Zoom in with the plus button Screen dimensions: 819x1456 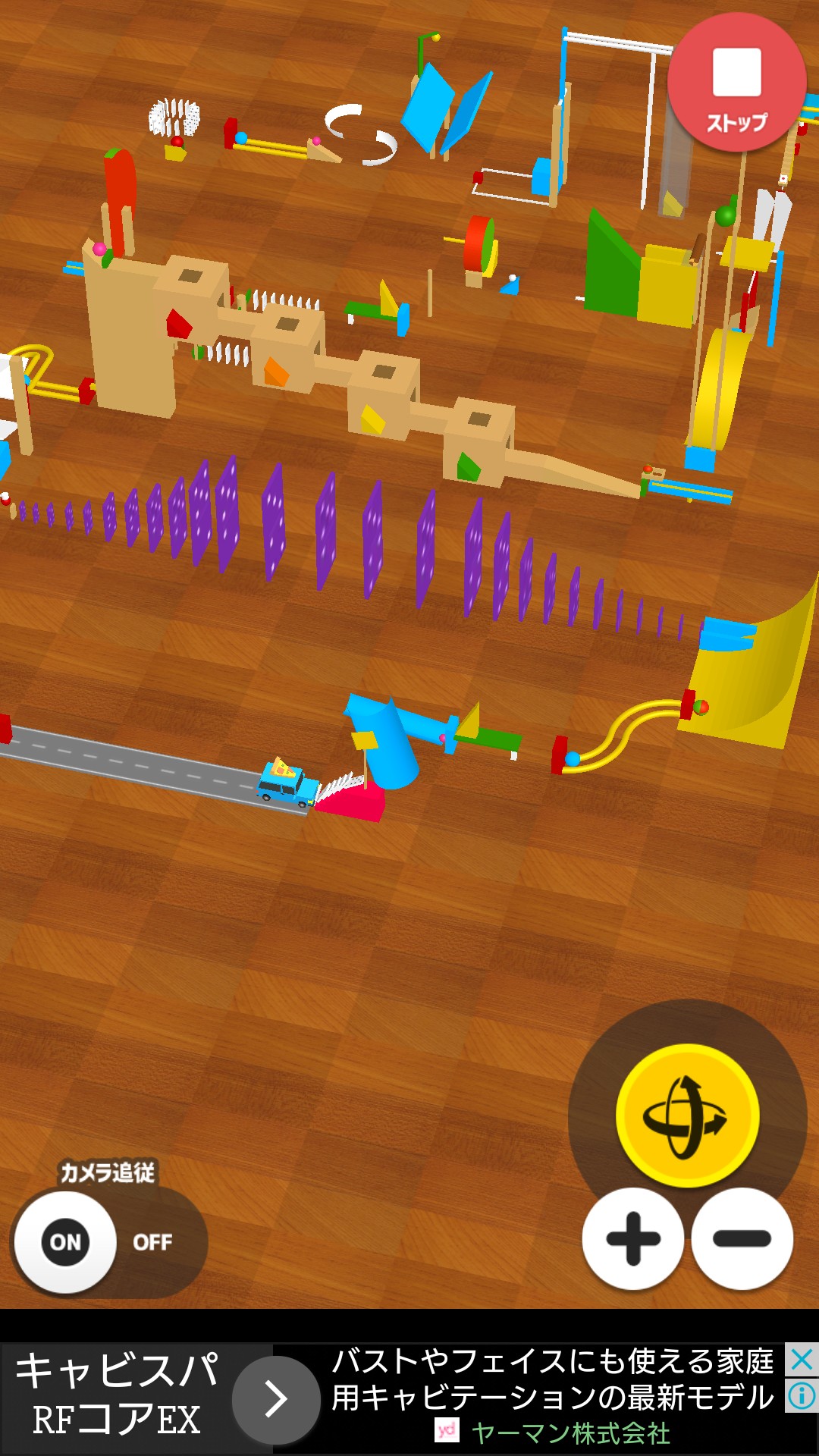point(633,1238)
